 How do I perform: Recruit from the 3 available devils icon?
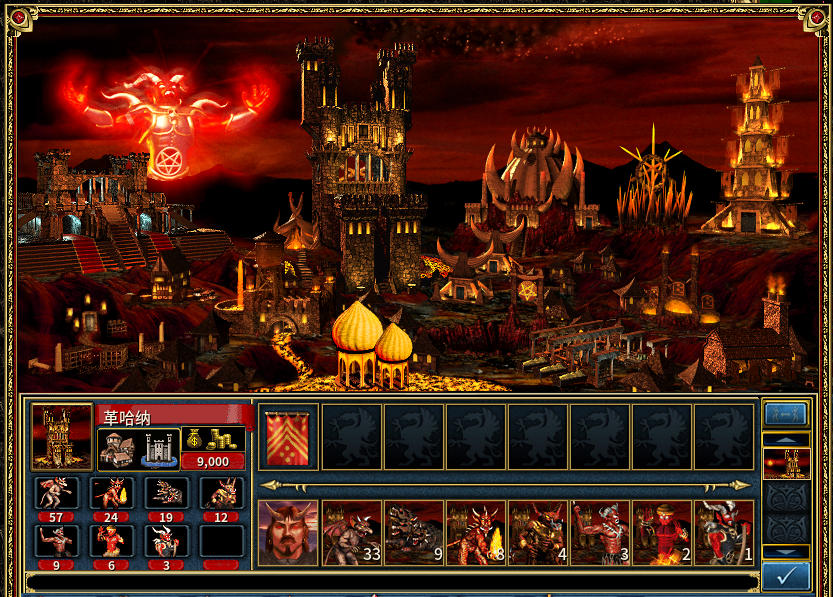click(165, 540)
